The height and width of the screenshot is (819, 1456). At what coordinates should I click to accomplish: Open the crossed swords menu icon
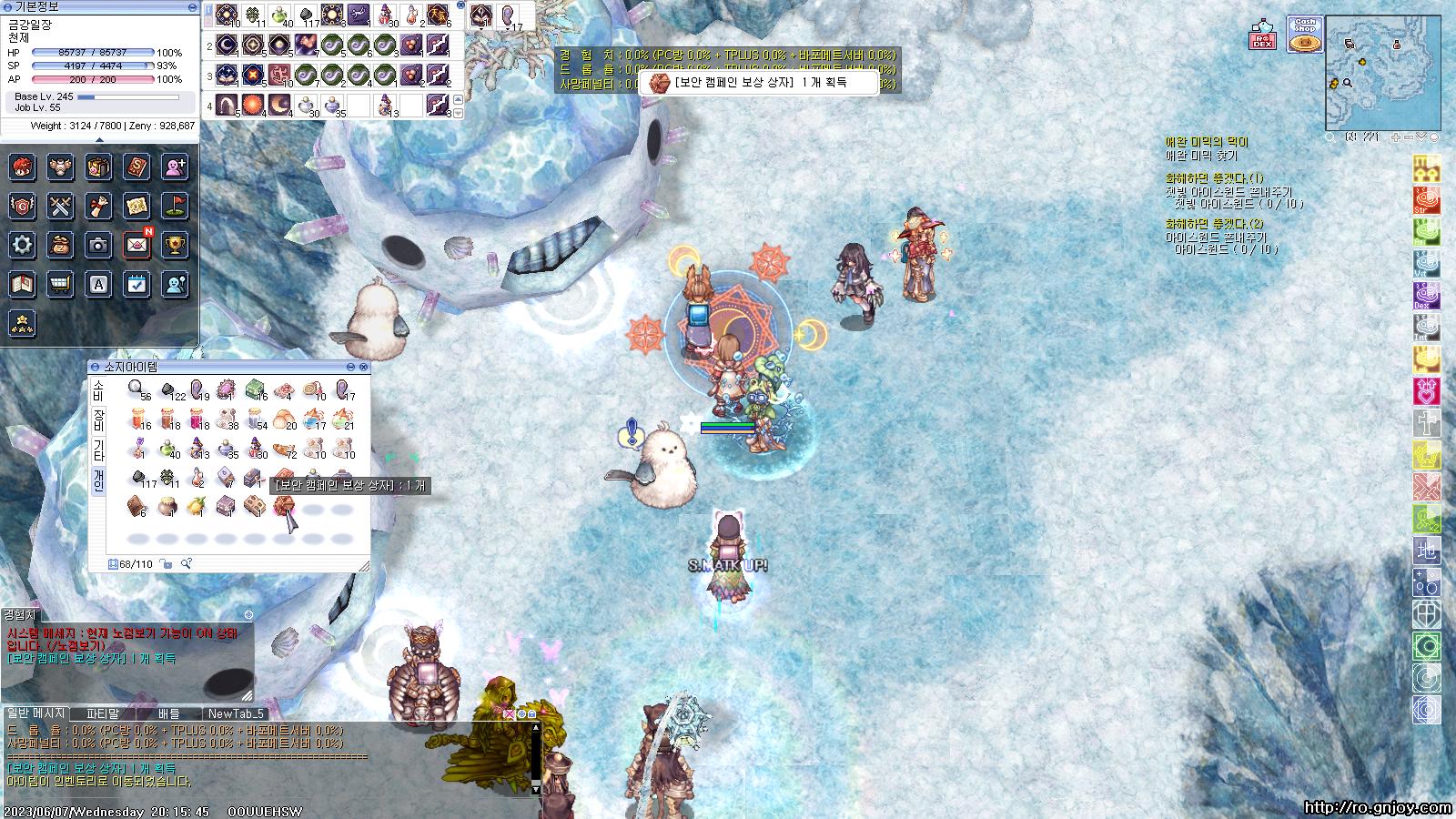click(61, 206)
